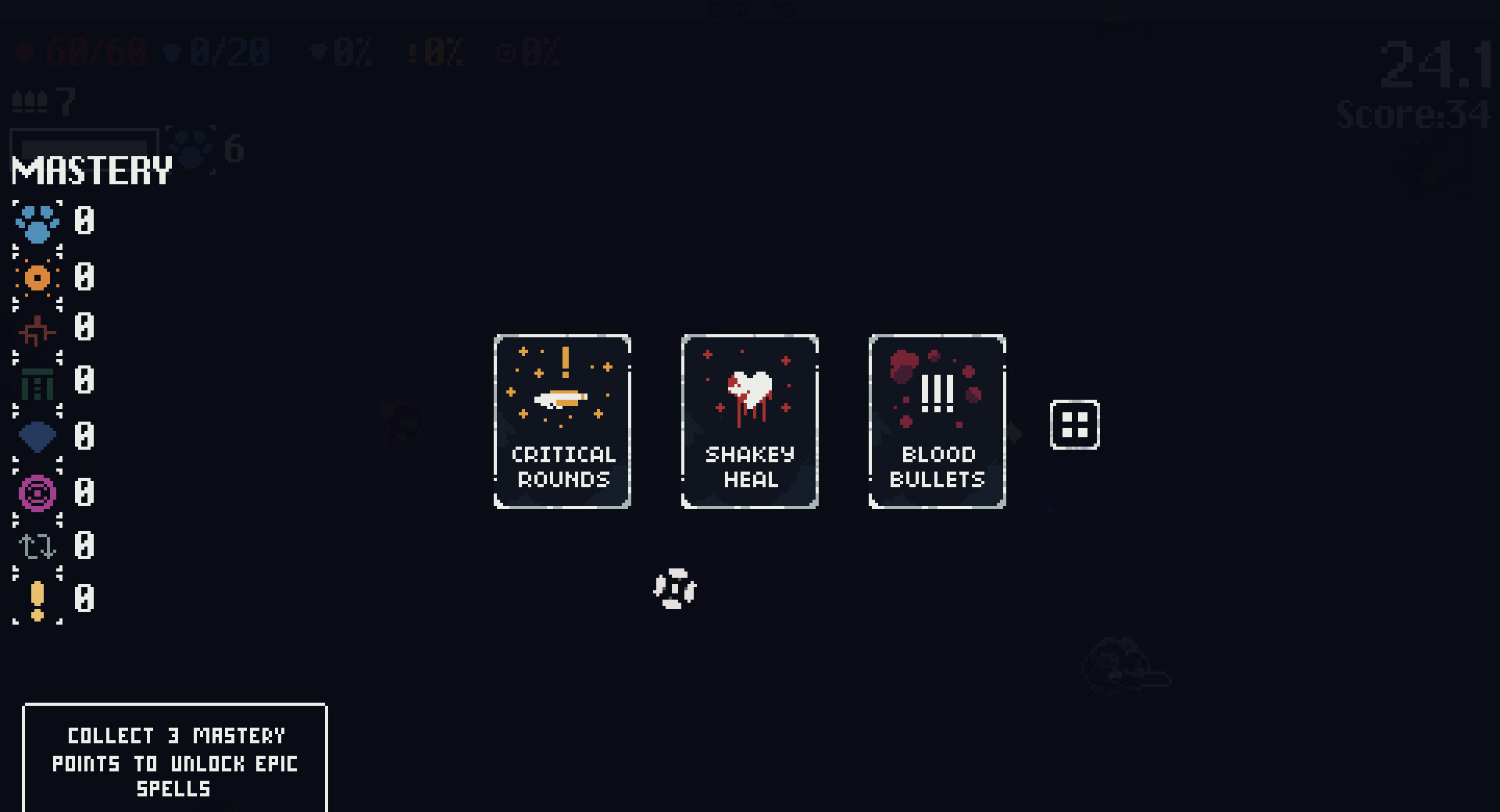Select the blue paw mastery icon
This screenshot has width=1500, height=812.
coord(36,223)
